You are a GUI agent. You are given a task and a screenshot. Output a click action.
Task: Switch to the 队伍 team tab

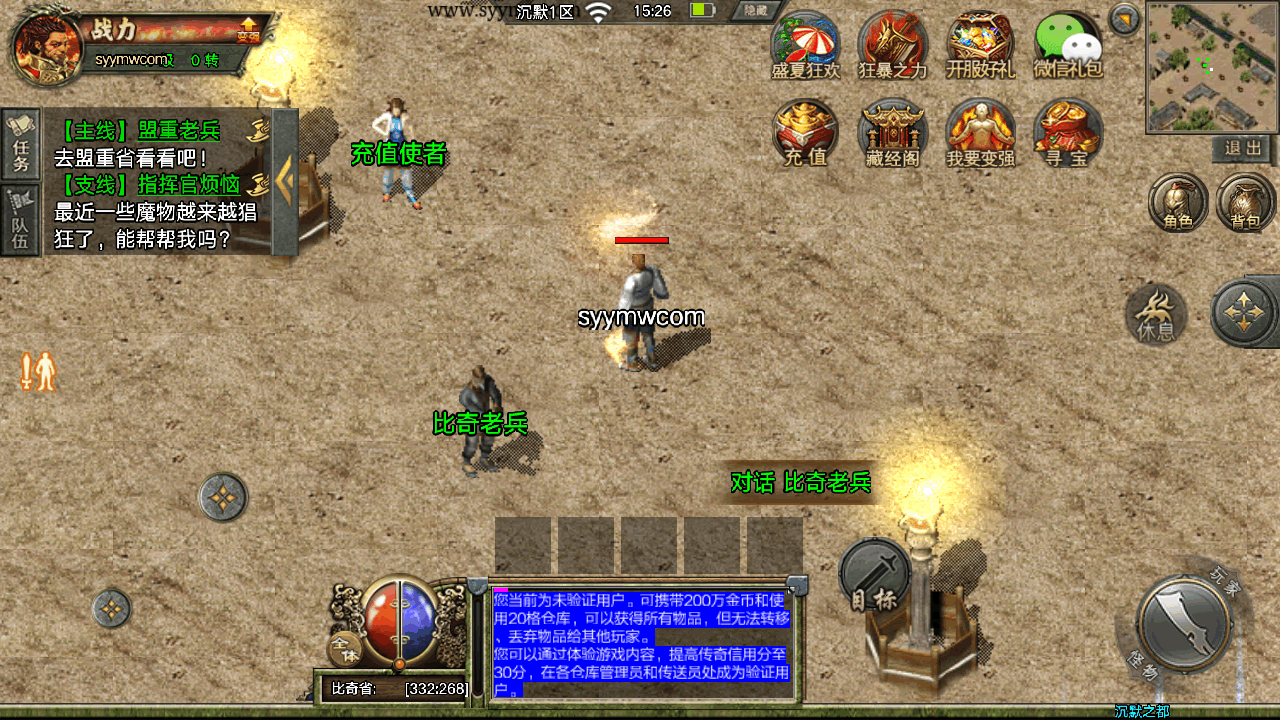tap(21, 221)
